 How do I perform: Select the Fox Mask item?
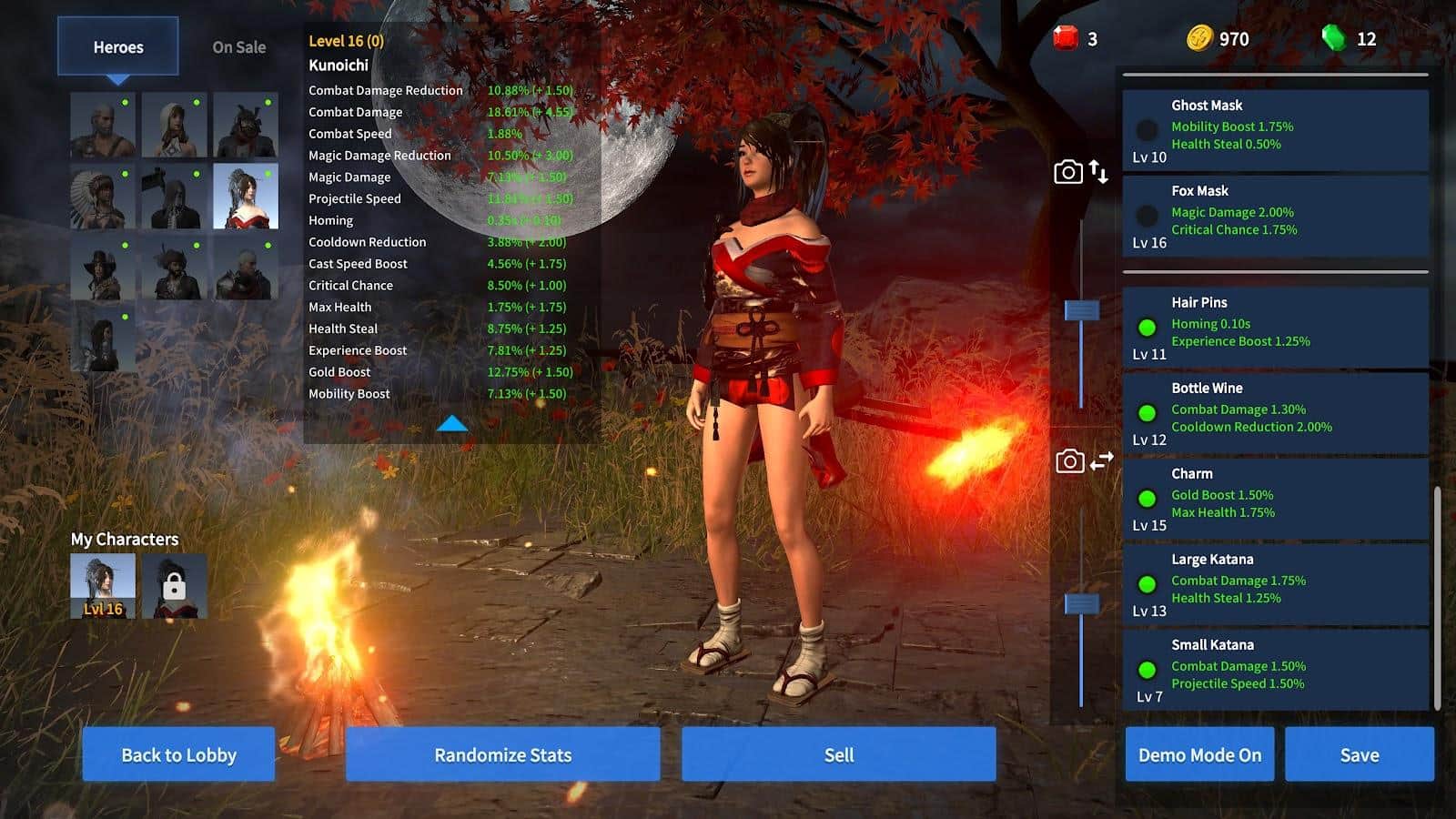1274,216
